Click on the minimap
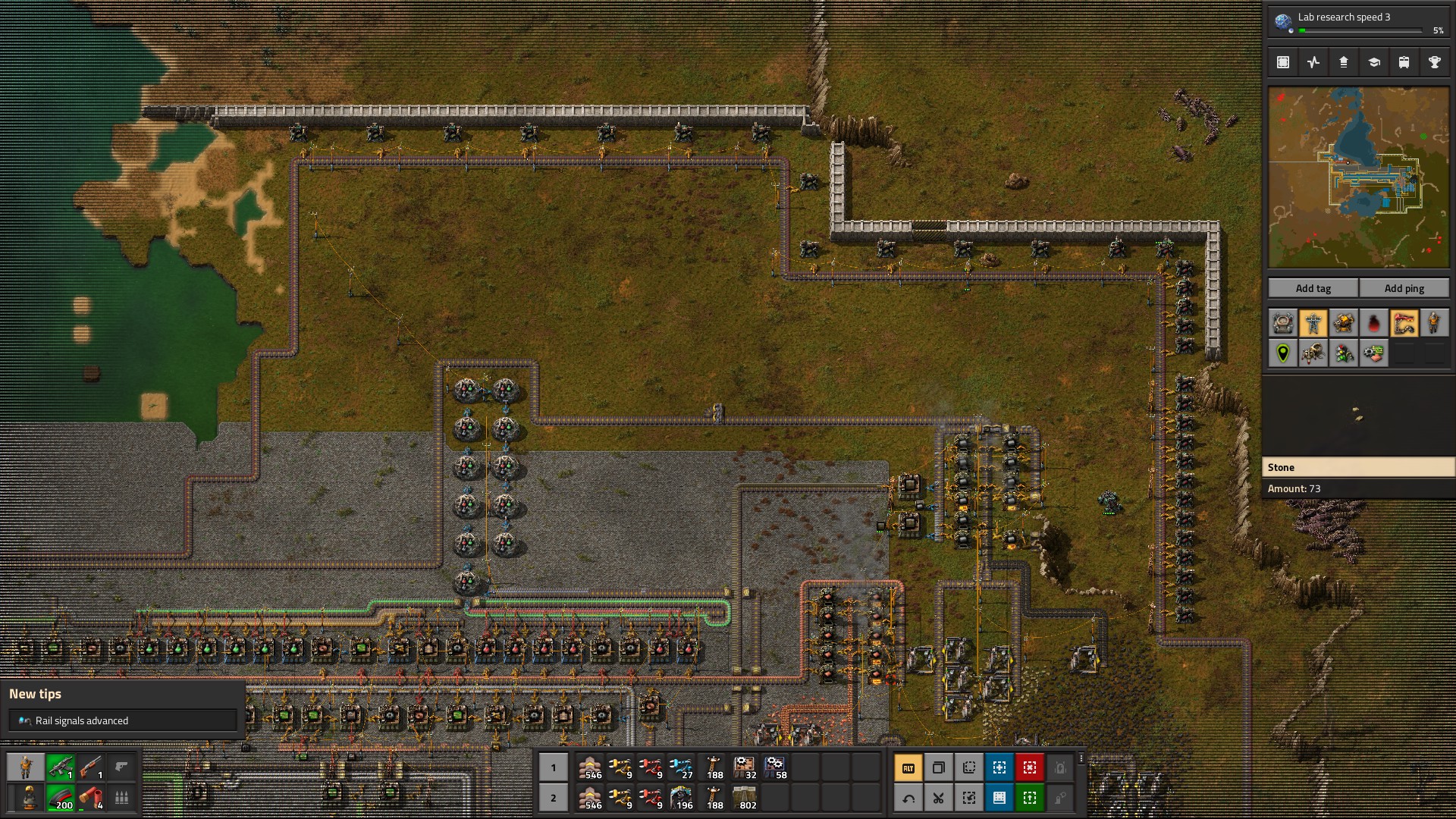This screenshot has width=1456, height=819. click(1358, 177)
